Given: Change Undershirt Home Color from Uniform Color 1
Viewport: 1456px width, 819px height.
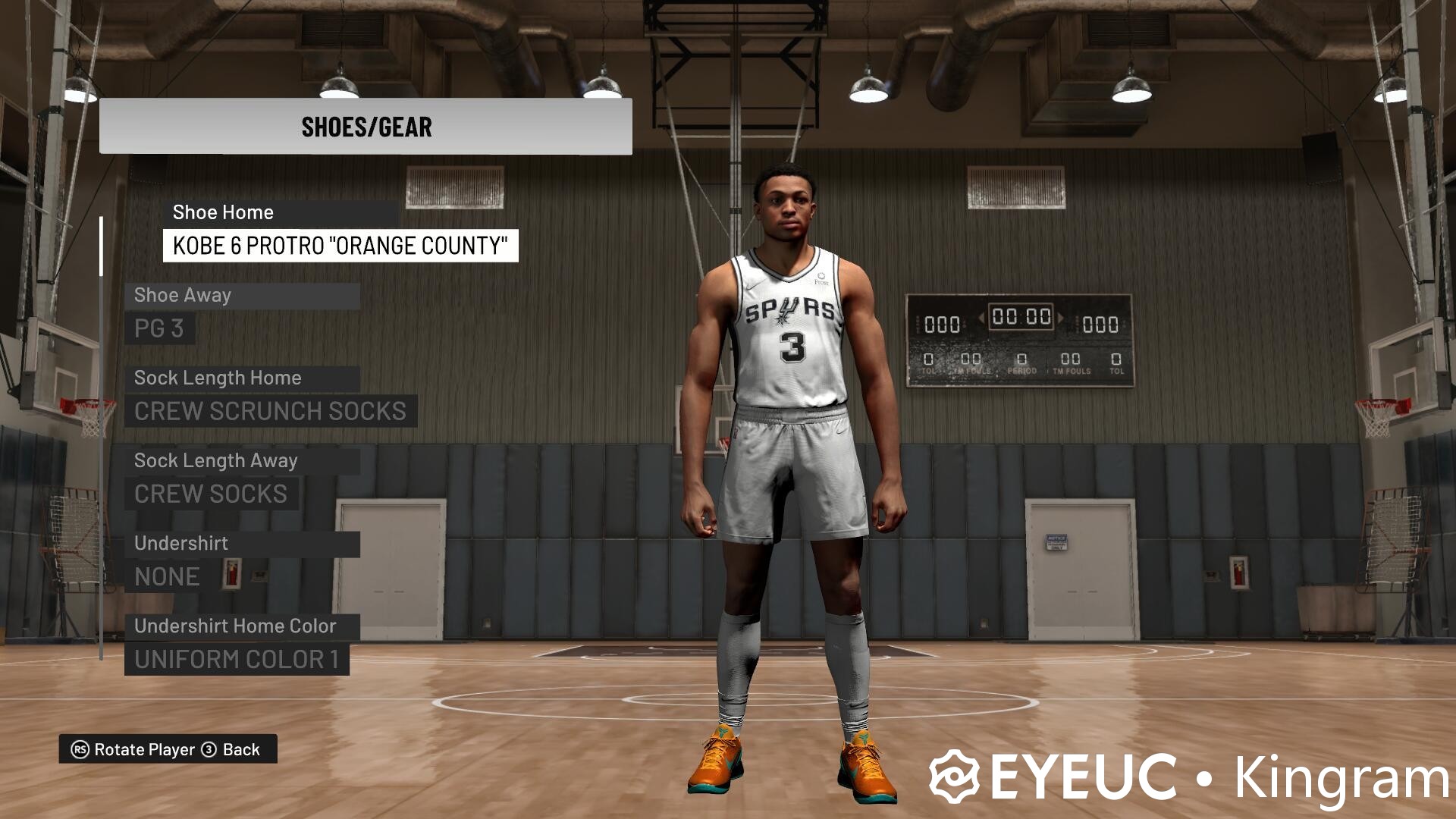Looking at the screenshot, I should (x=237, y=659).
